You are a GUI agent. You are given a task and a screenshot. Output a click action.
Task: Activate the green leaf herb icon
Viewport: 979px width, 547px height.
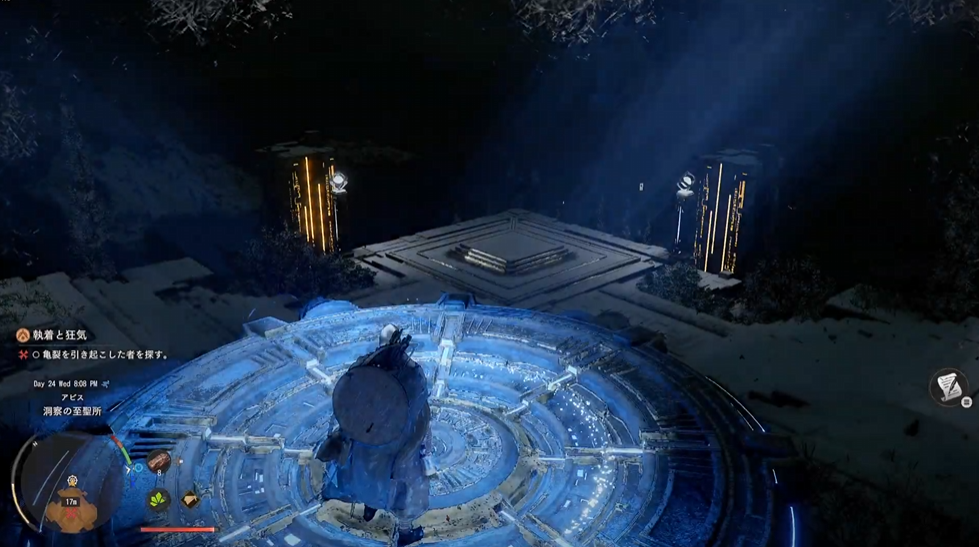(159, 498)
